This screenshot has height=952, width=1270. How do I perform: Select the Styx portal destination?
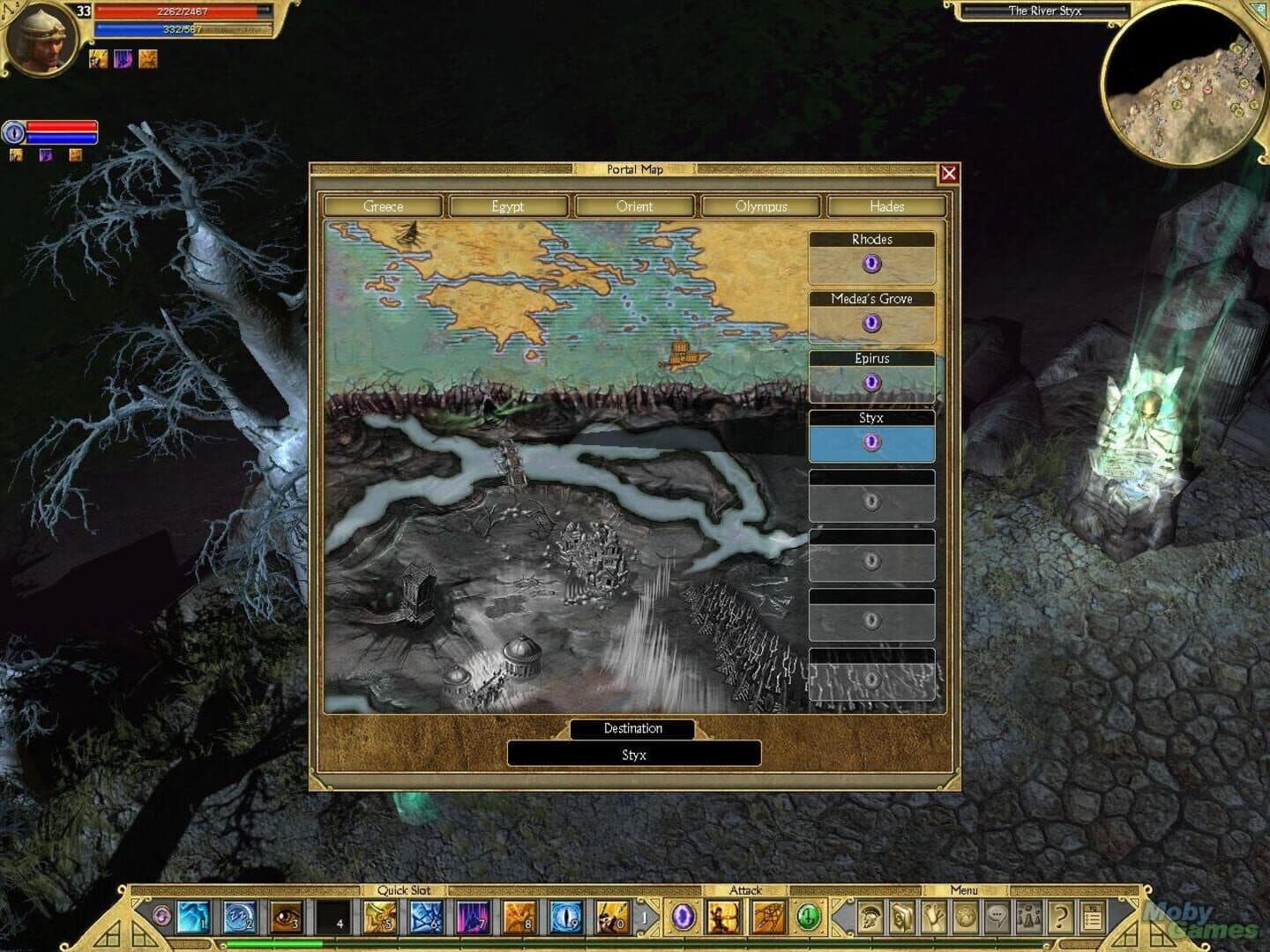click(x=871, y=442)
